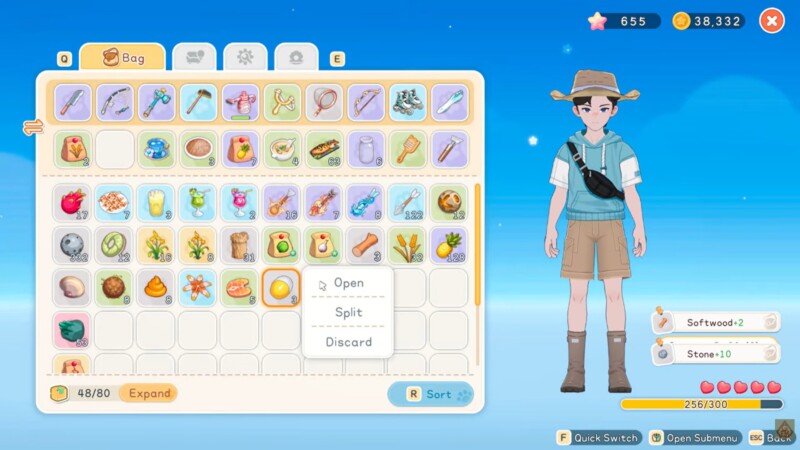Select the slingshot tool slot
Viewport: 800px width, 450px height.
pyautogui.click(x=282, y=101)
